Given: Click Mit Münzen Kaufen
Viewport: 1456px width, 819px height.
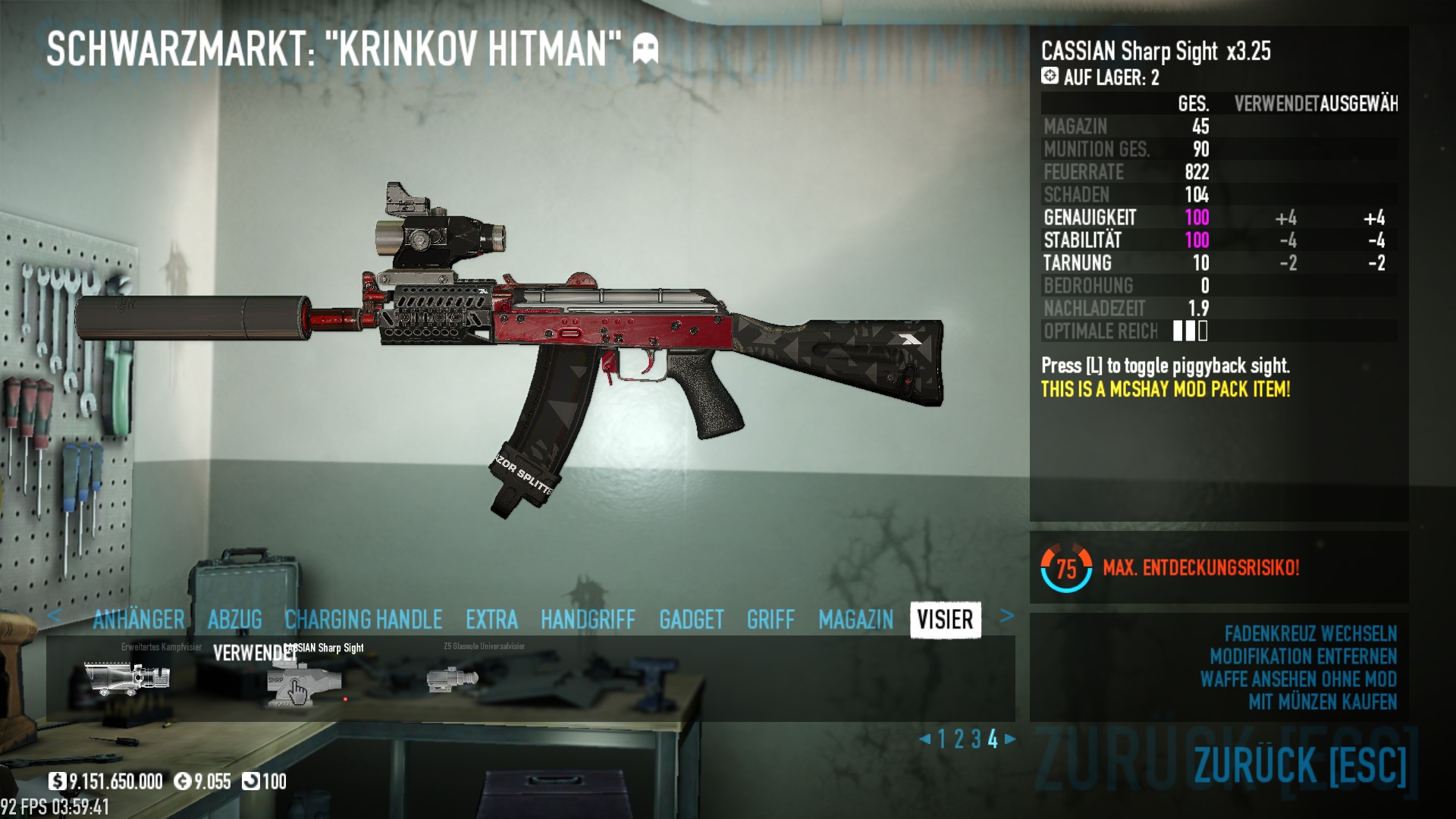Looking at the screenshot, I should [x=1322, y=702].
